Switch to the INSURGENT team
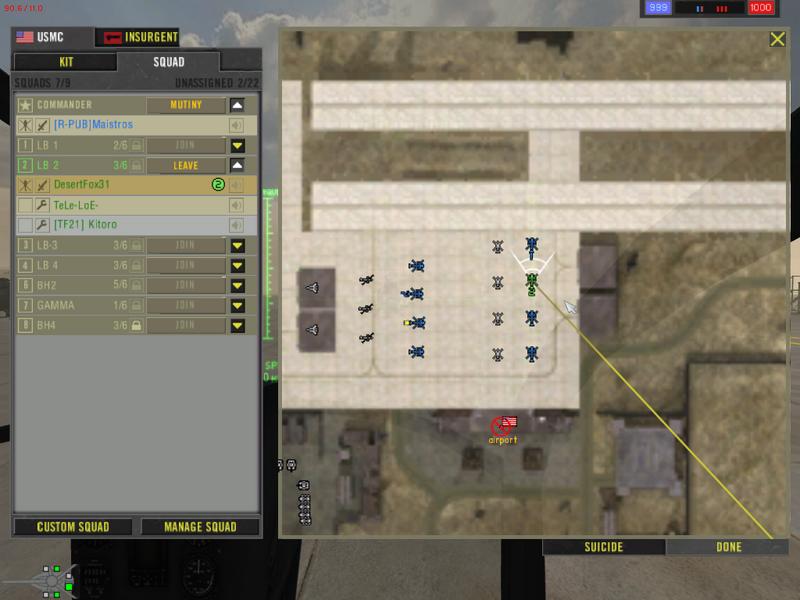The width and height of the screenshot is (800, 600). click(x=139, y=38)
